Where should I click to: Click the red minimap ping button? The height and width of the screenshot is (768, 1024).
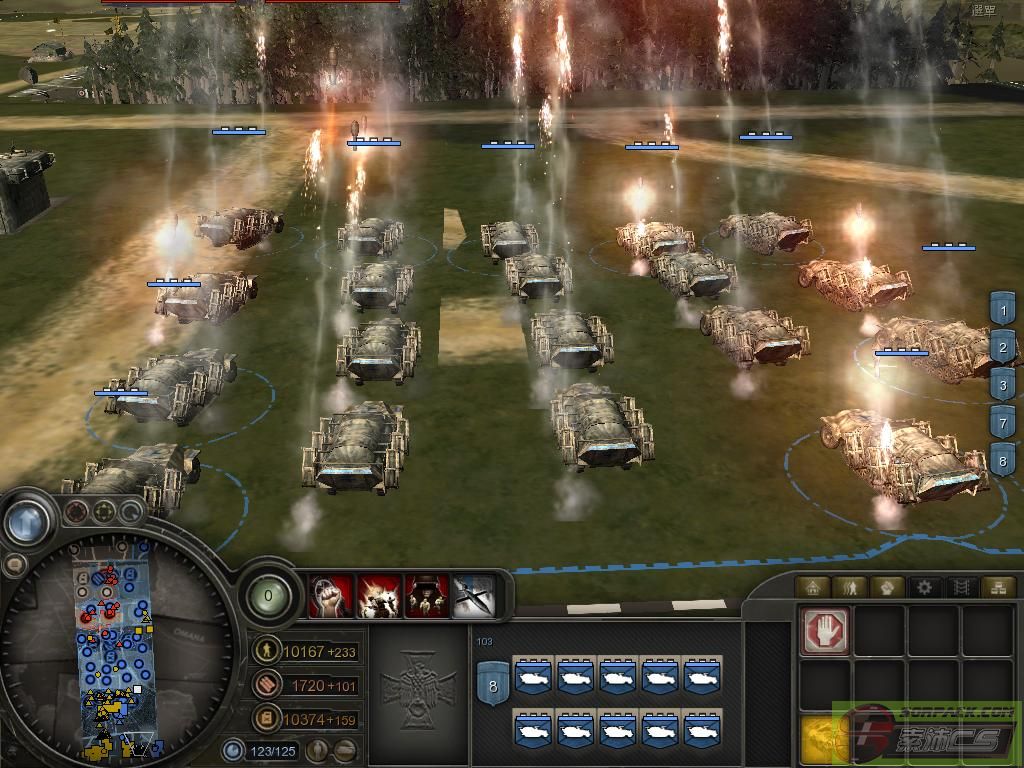pyautogui.click(x=77, y=513)
